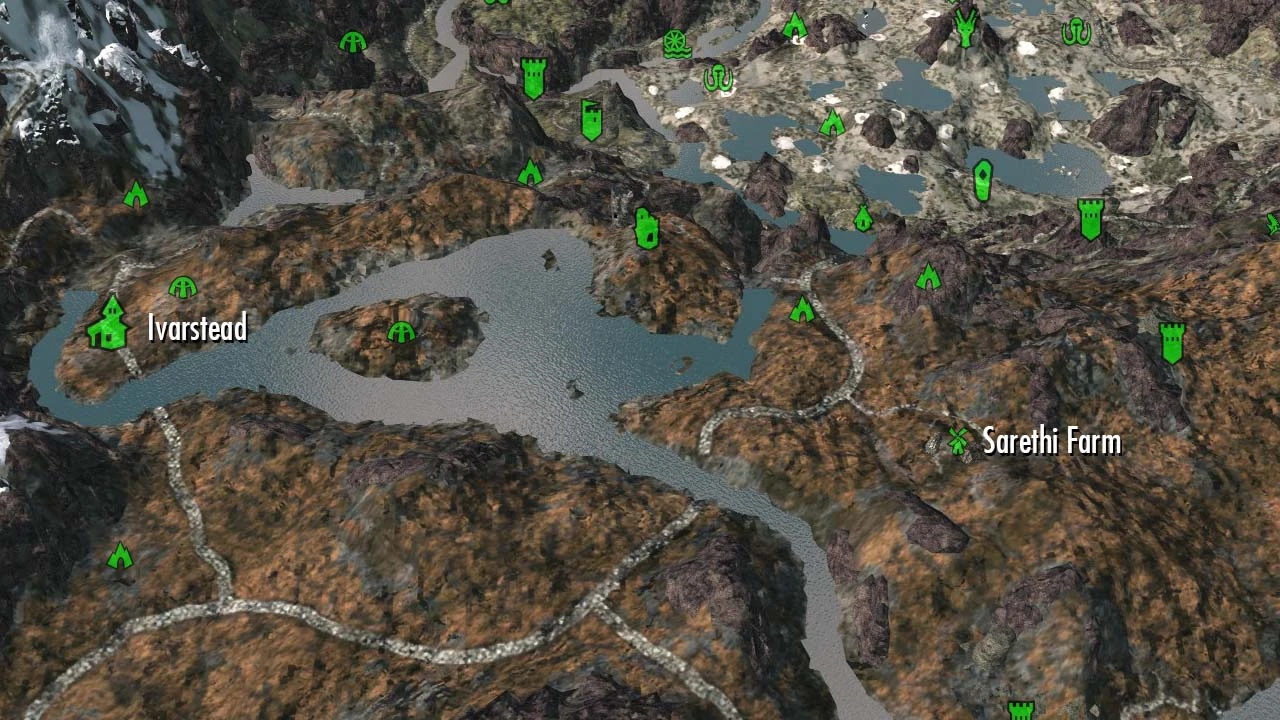Select the claw marker in the top-right corner
This screenshot has width=1280, height=720.
(1077, 31)
